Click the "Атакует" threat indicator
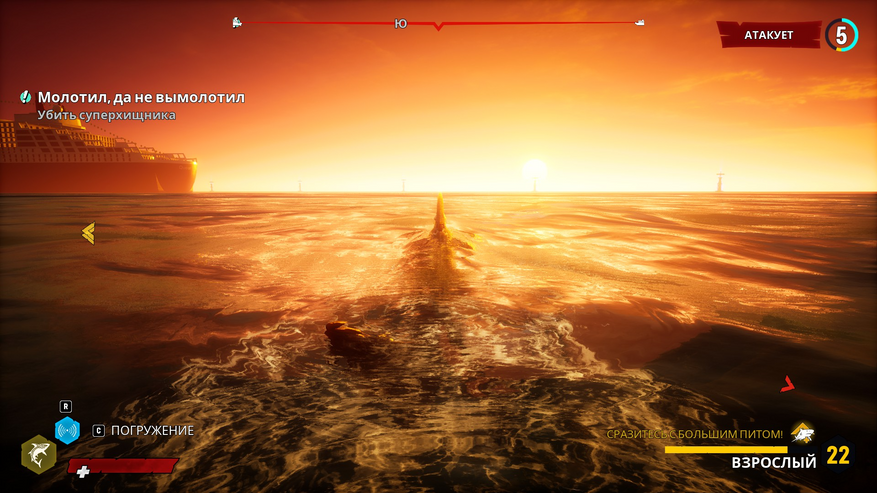 click(768, 35)
